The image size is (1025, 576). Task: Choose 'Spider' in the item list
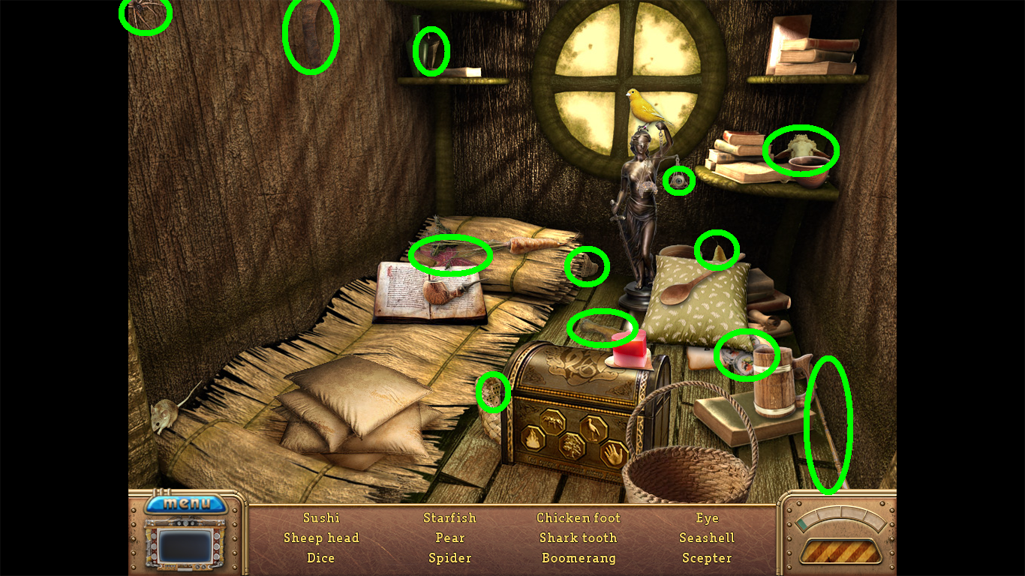[x=450, y=558]
